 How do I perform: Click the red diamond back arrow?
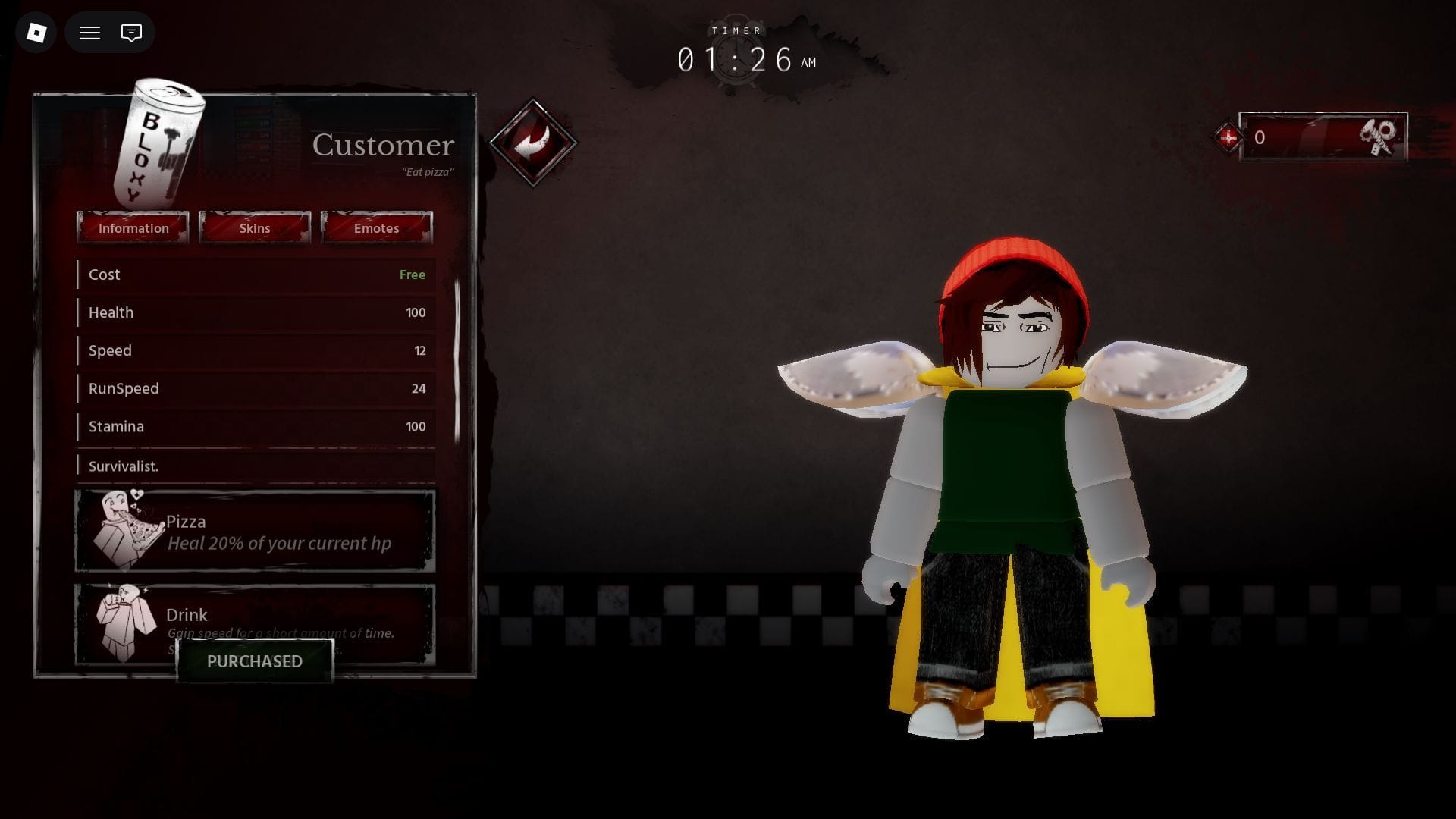tap(533, 143)
